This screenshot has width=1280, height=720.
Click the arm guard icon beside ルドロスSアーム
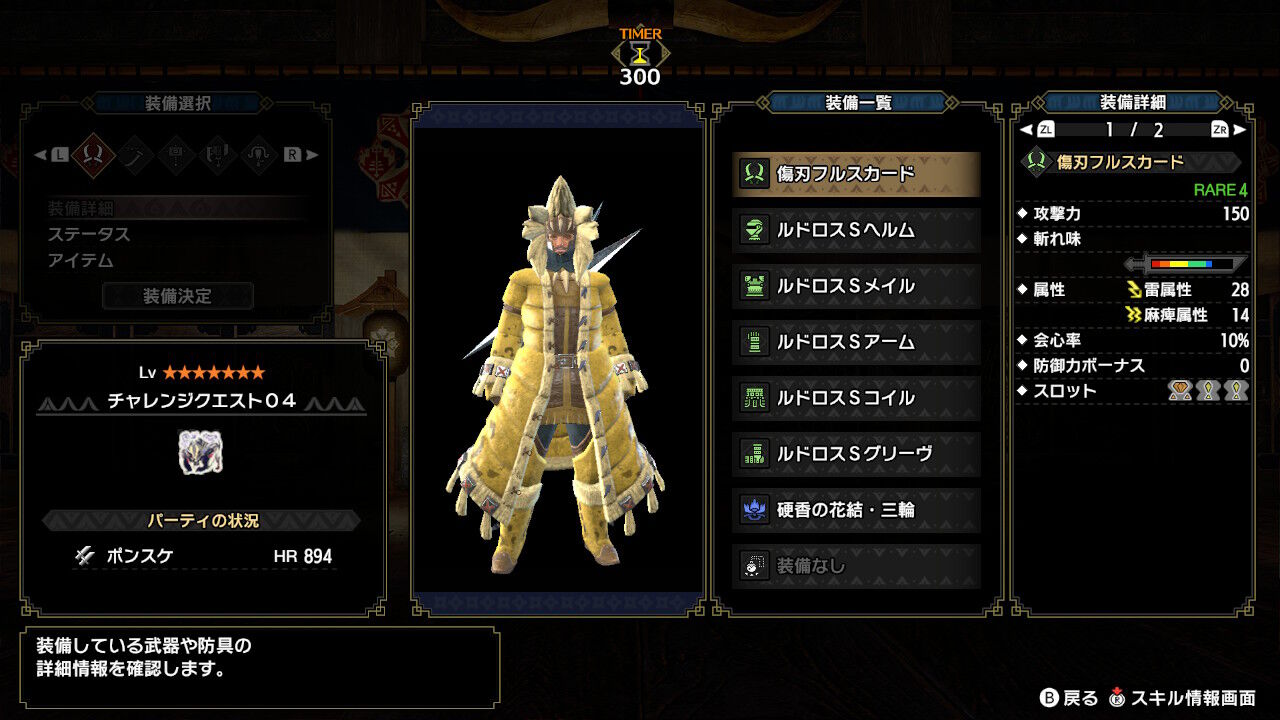[x=755, y=342]
